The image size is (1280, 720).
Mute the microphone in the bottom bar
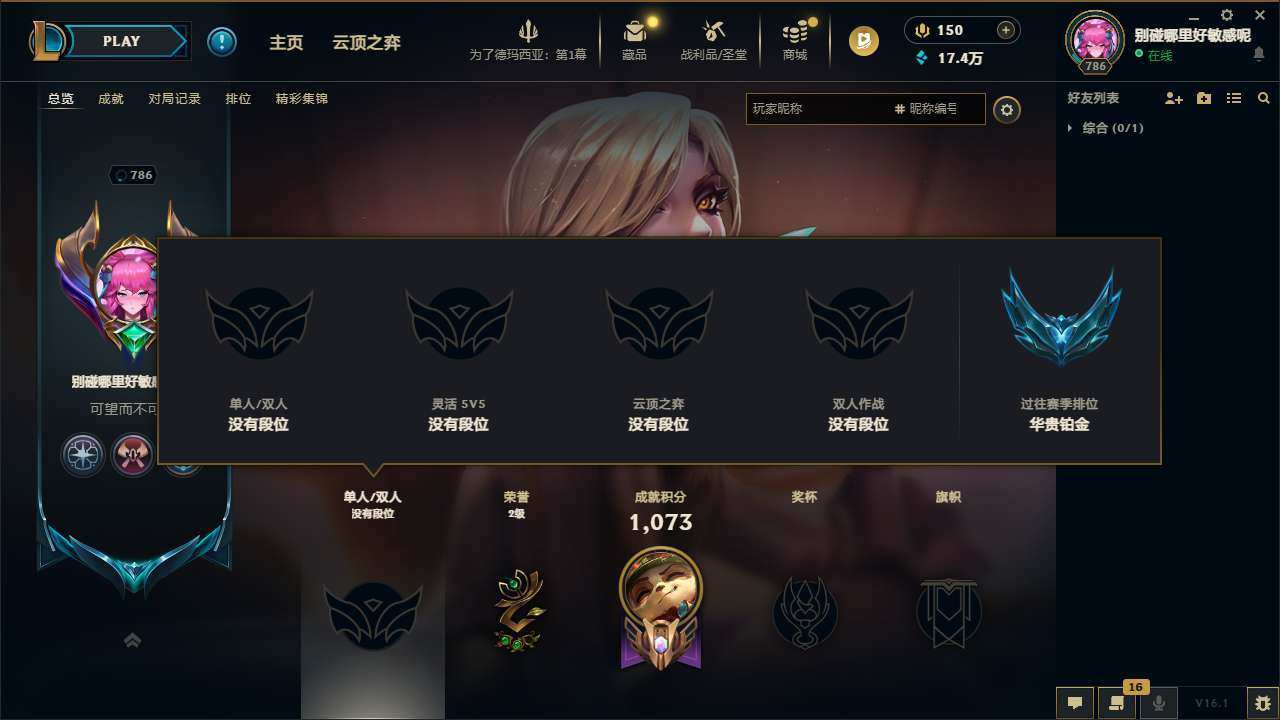coord(1158,701)
